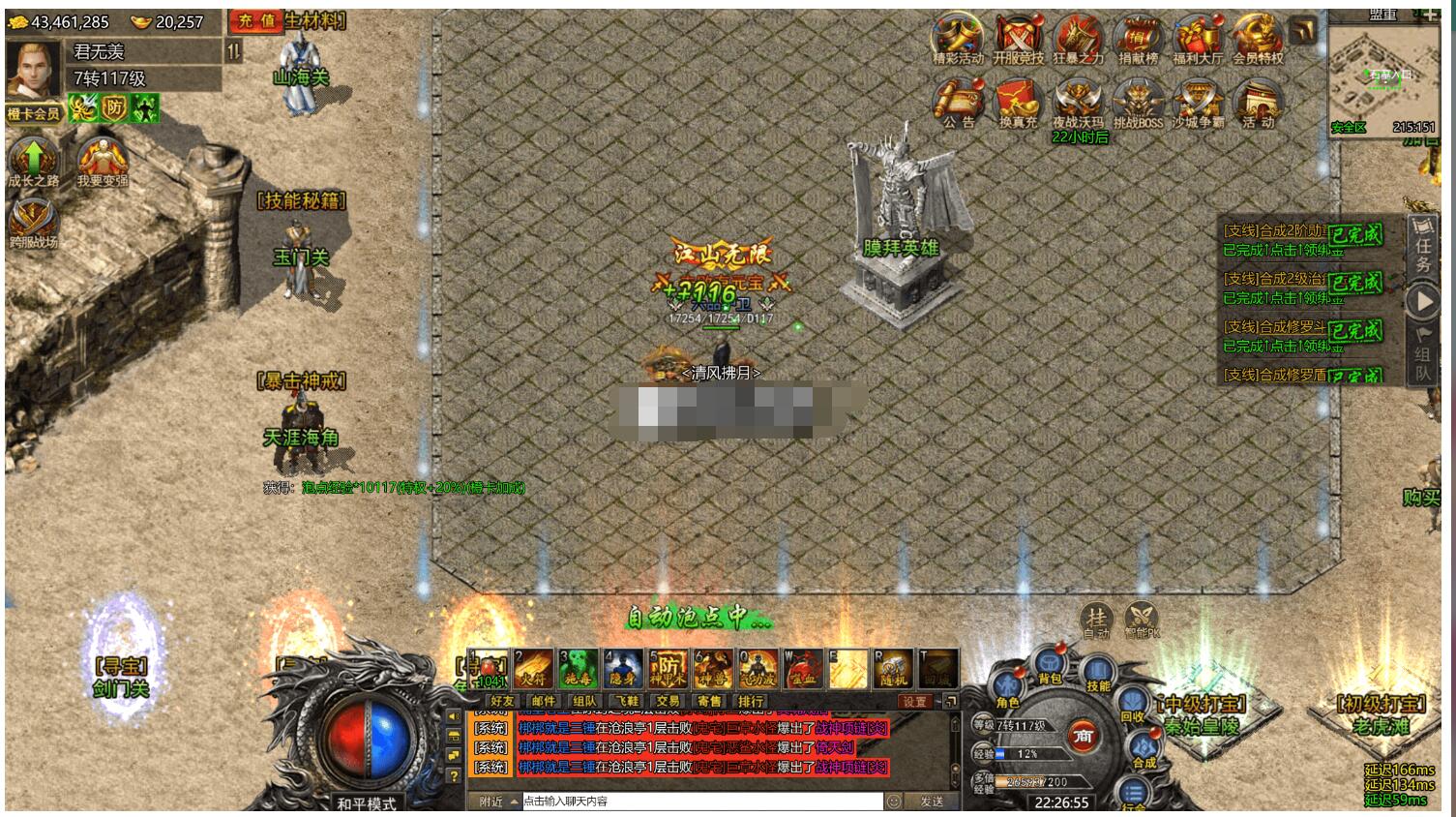The image size is (1456, 817).
Task: Open the 排行 ranking tab
Action: click(750, 700)
